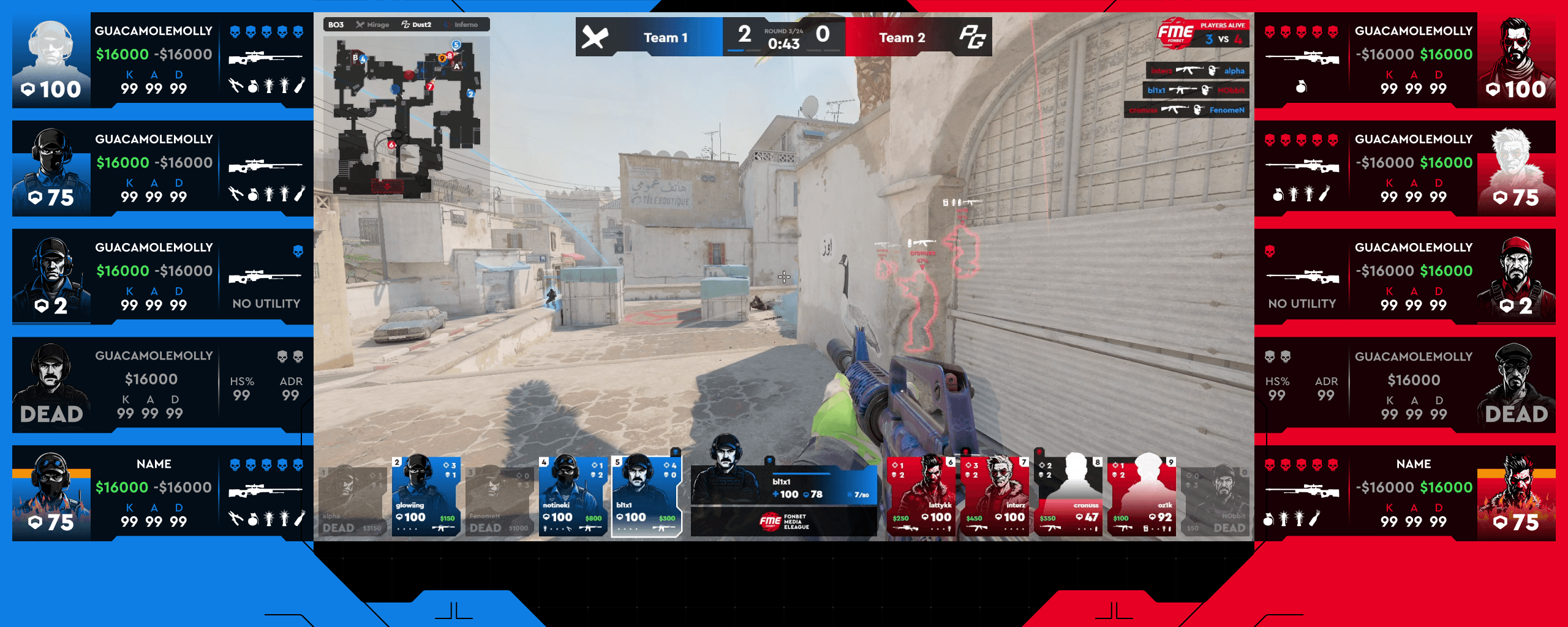Pick interz's player card
This screenshot has height=627, width=1568.
click(x=994, y=497)
